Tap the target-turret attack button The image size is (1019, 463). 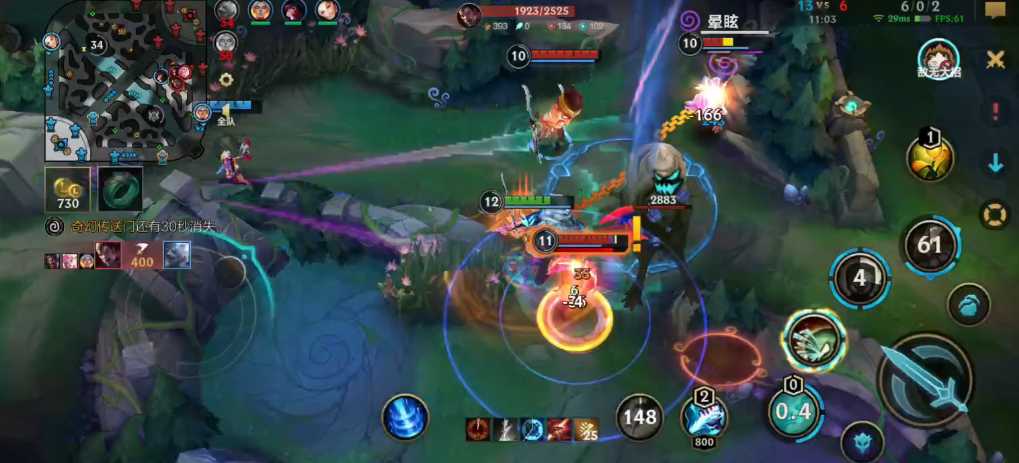[x=861, y=440]
